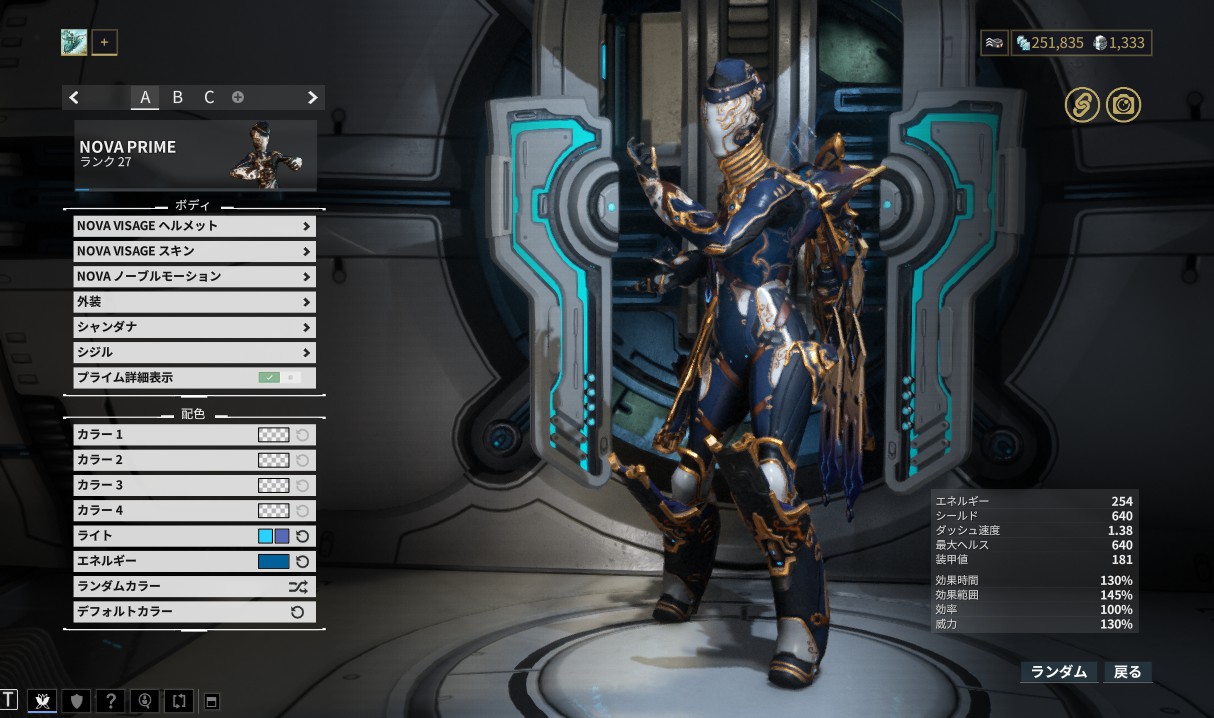1214x718 pixels.
Task: Choose the エネルギー energy color swatch
Action: pos(273,562)
